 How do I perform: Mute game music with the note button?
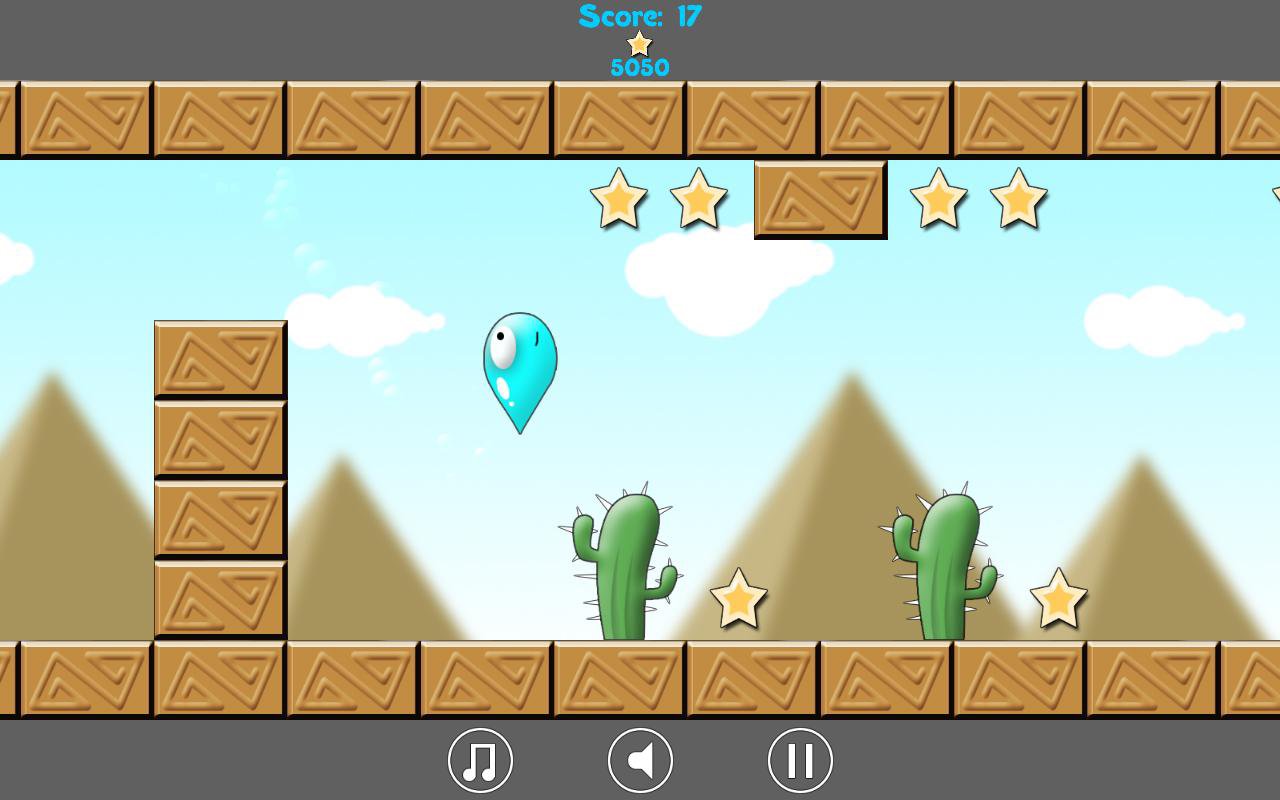(x=480, y=760)
